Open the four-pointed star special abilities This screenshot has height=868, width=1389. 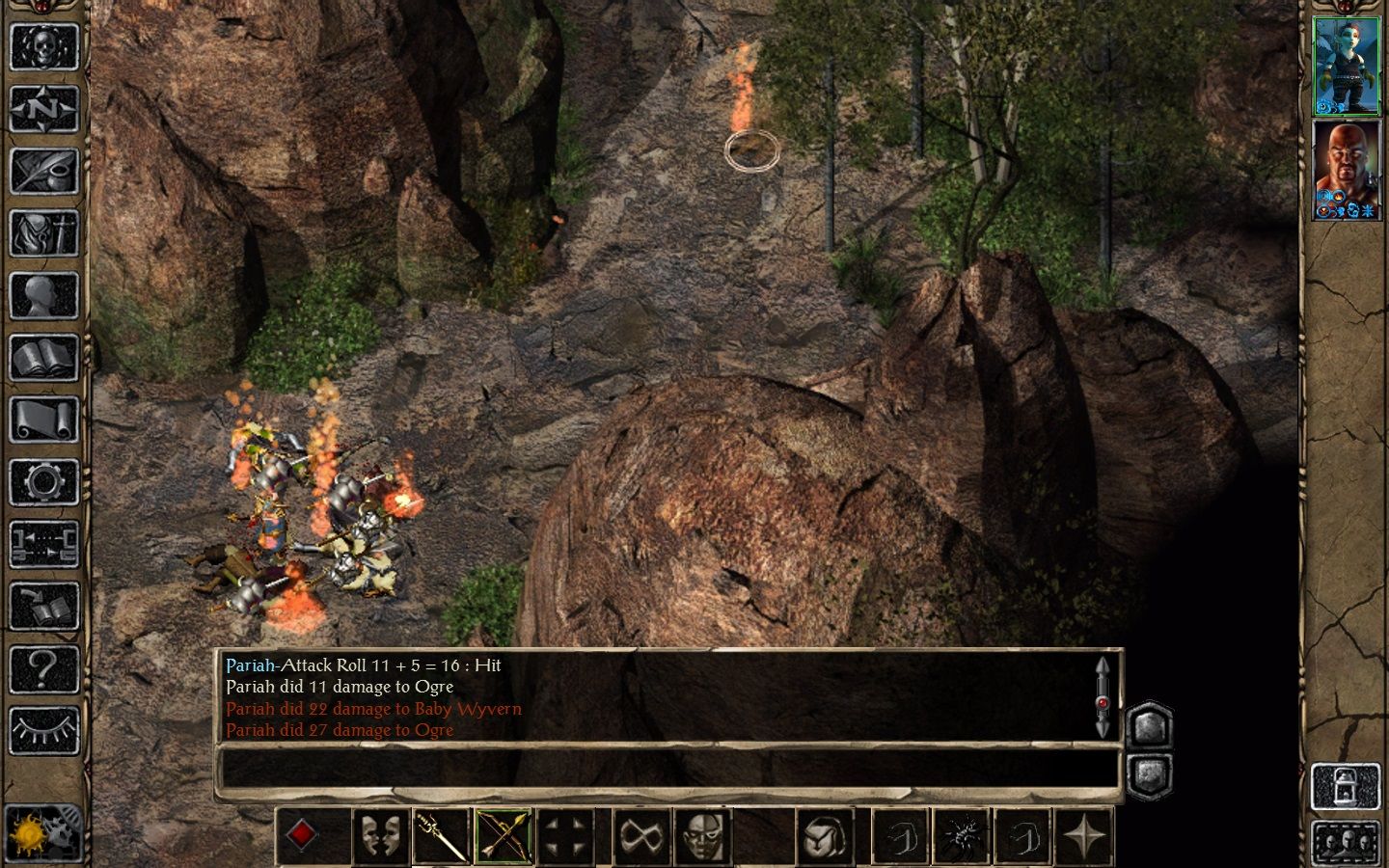point(1085,835)
